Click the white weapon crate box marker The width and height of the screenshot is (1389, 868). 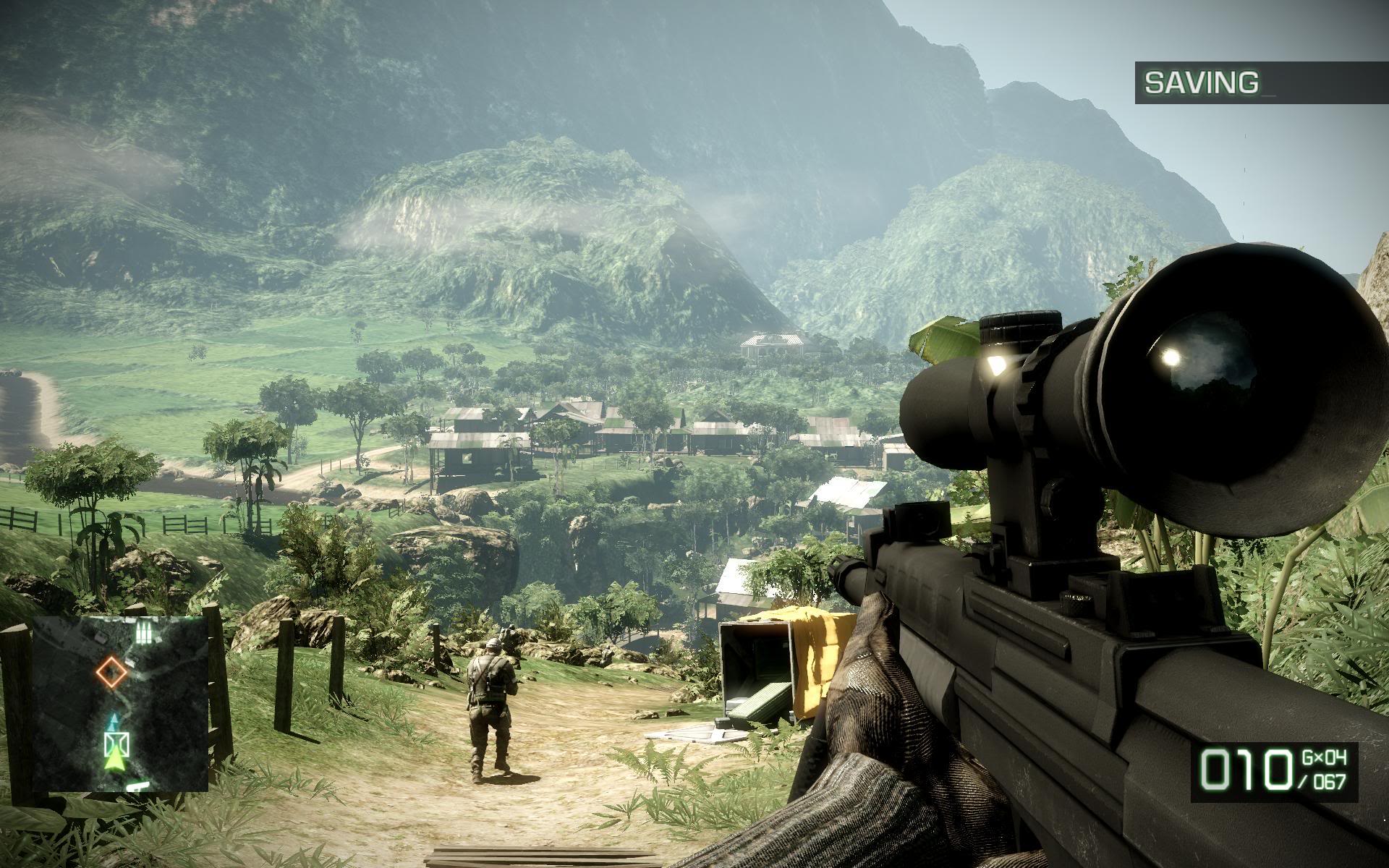coord(115,744)
